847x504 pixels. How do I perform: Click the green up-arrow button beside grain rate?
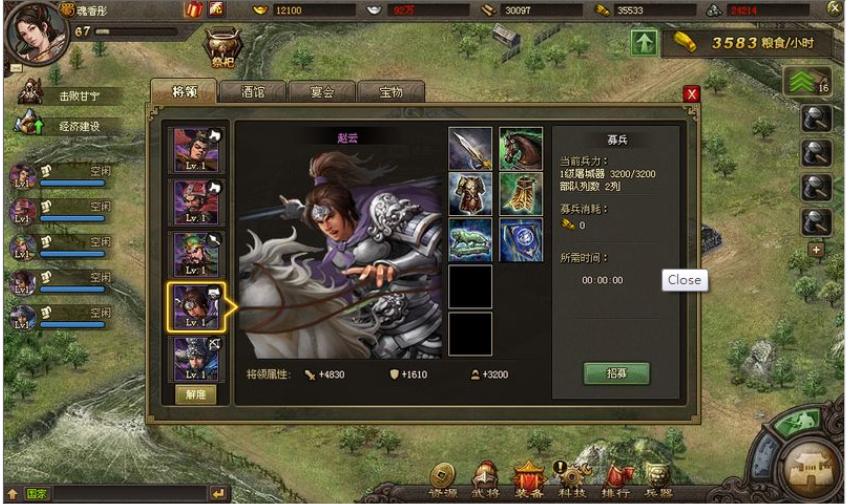pos(644,43)
